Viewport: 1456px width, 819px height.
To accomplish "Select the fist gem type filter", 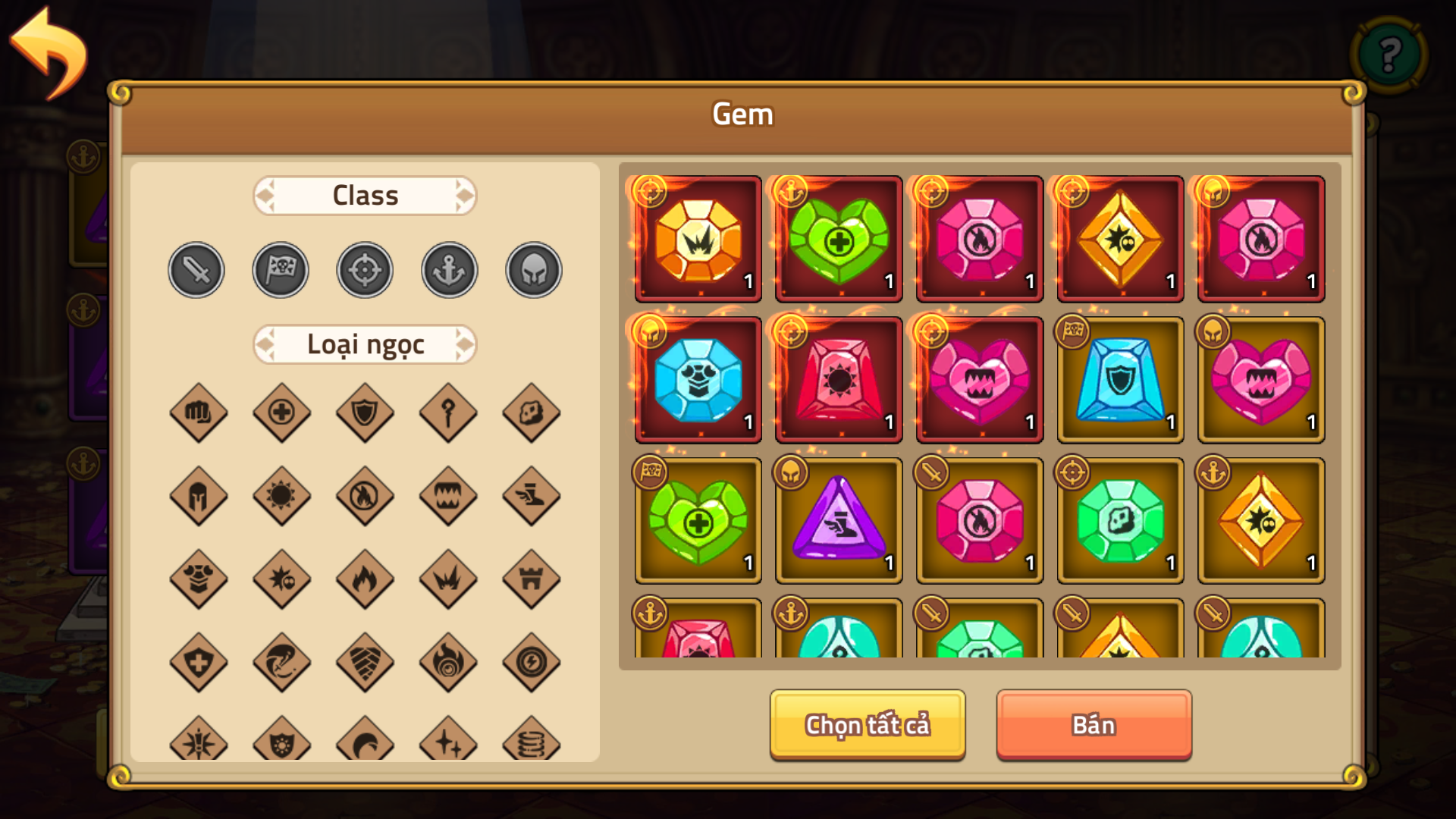I will tap(199, 413).
